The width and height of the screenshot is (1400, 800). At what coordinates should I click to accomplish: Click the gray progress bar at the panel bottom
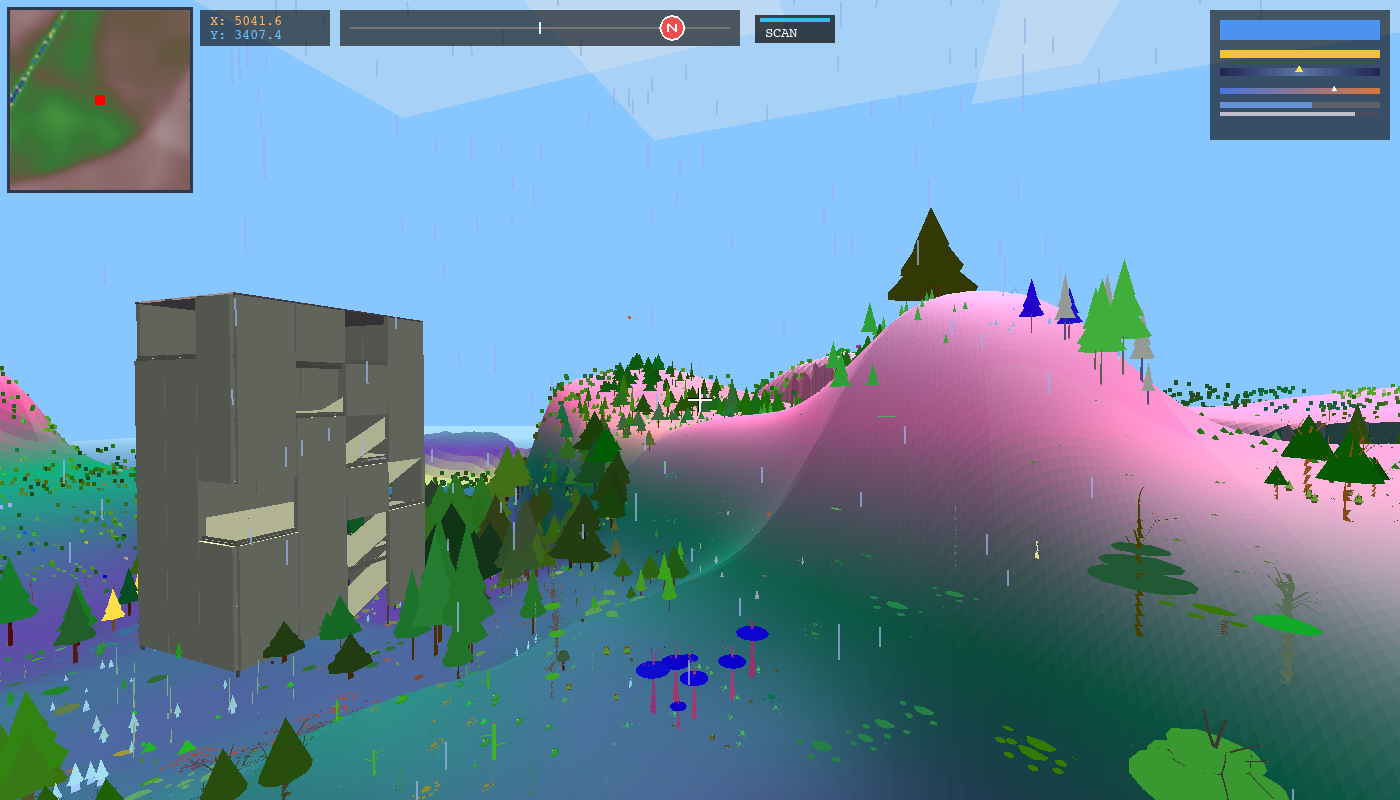[x=1287, y=113]
